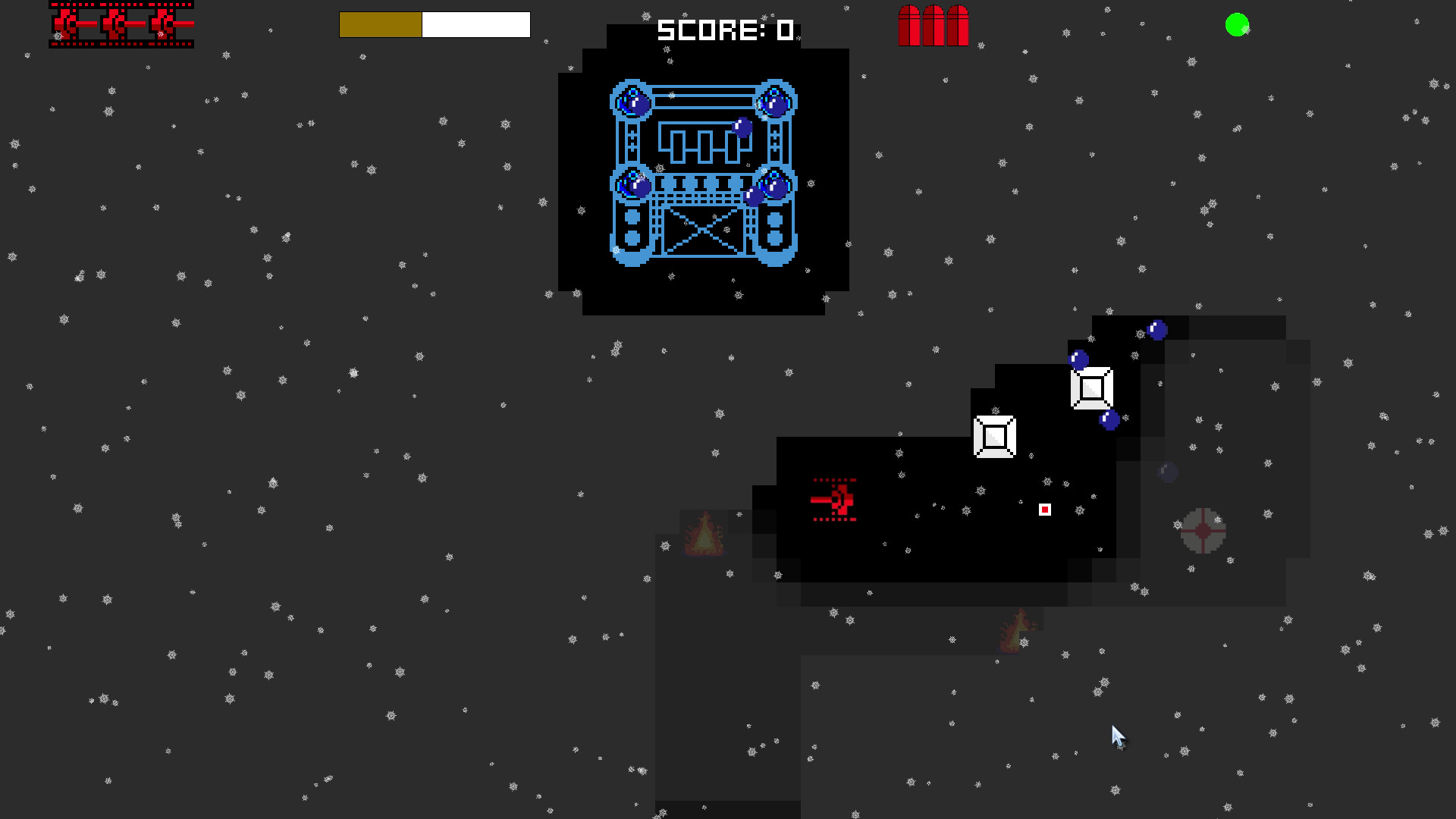The width and height of the screenshot is (1456, 819).
Task: Select the lower white diamond crate
Action: 995,438
